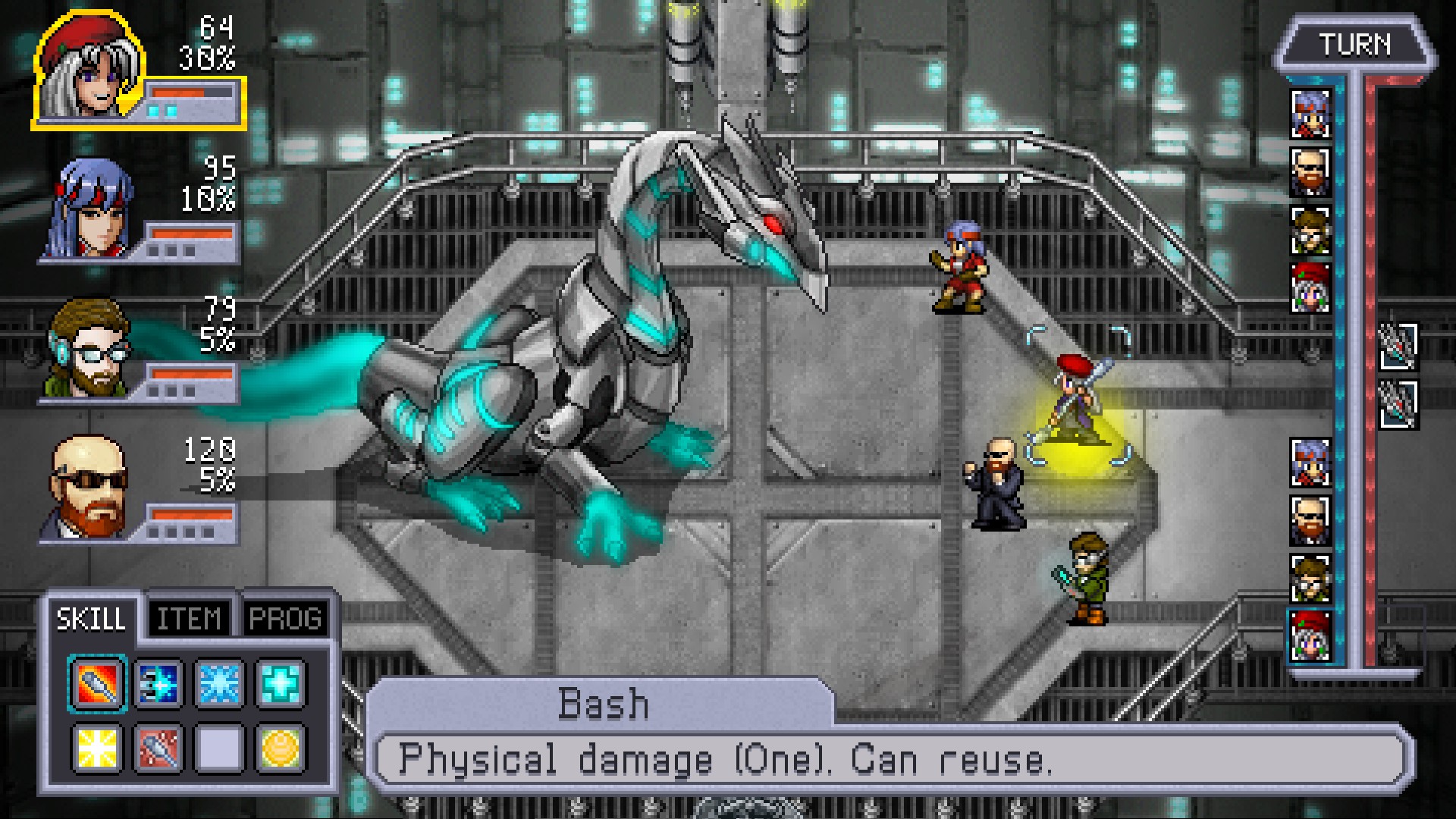Open the PROG tab

click(x=285, y=620)
